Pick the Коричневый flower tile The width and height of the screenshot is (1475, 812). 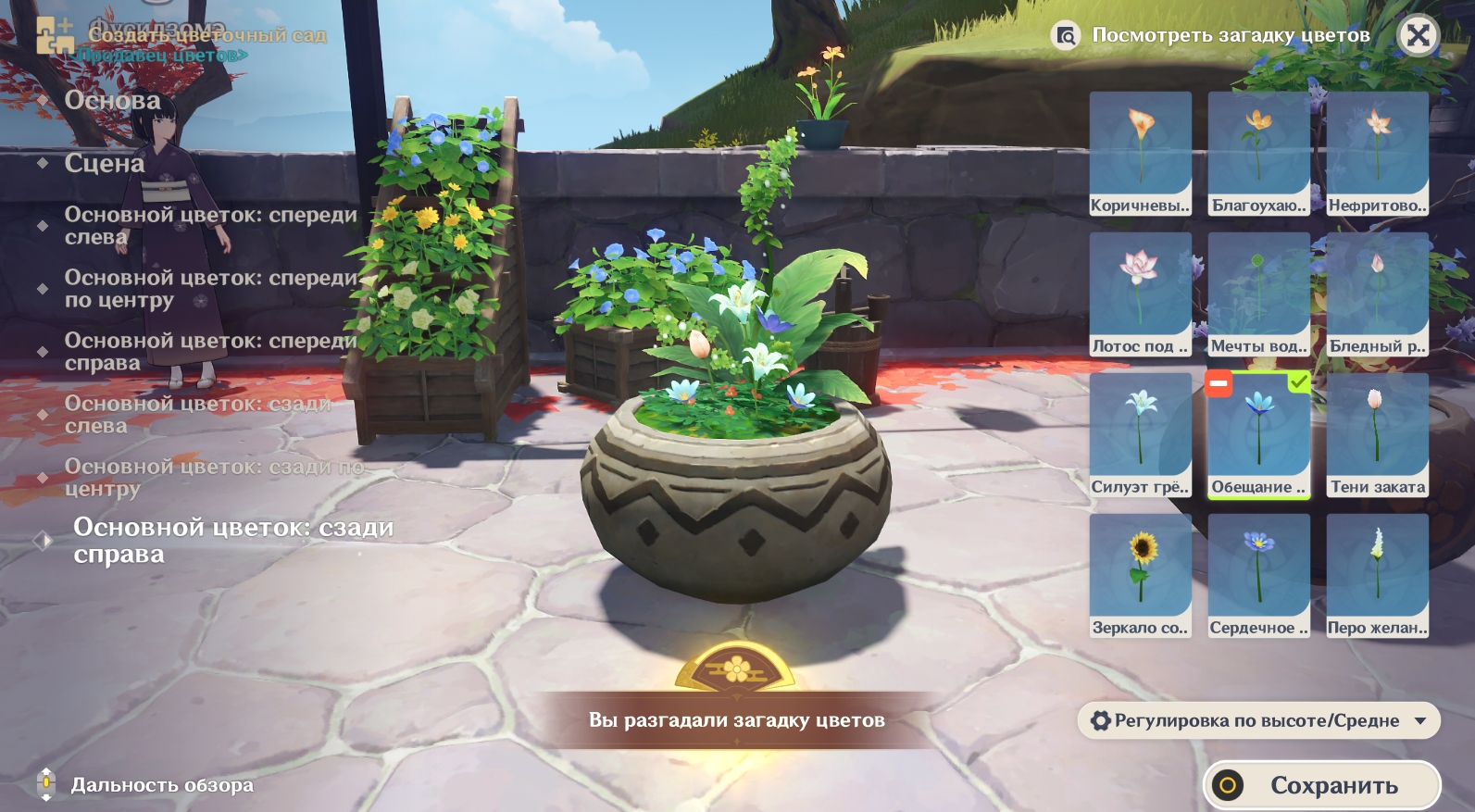(x=1140, y=153)
